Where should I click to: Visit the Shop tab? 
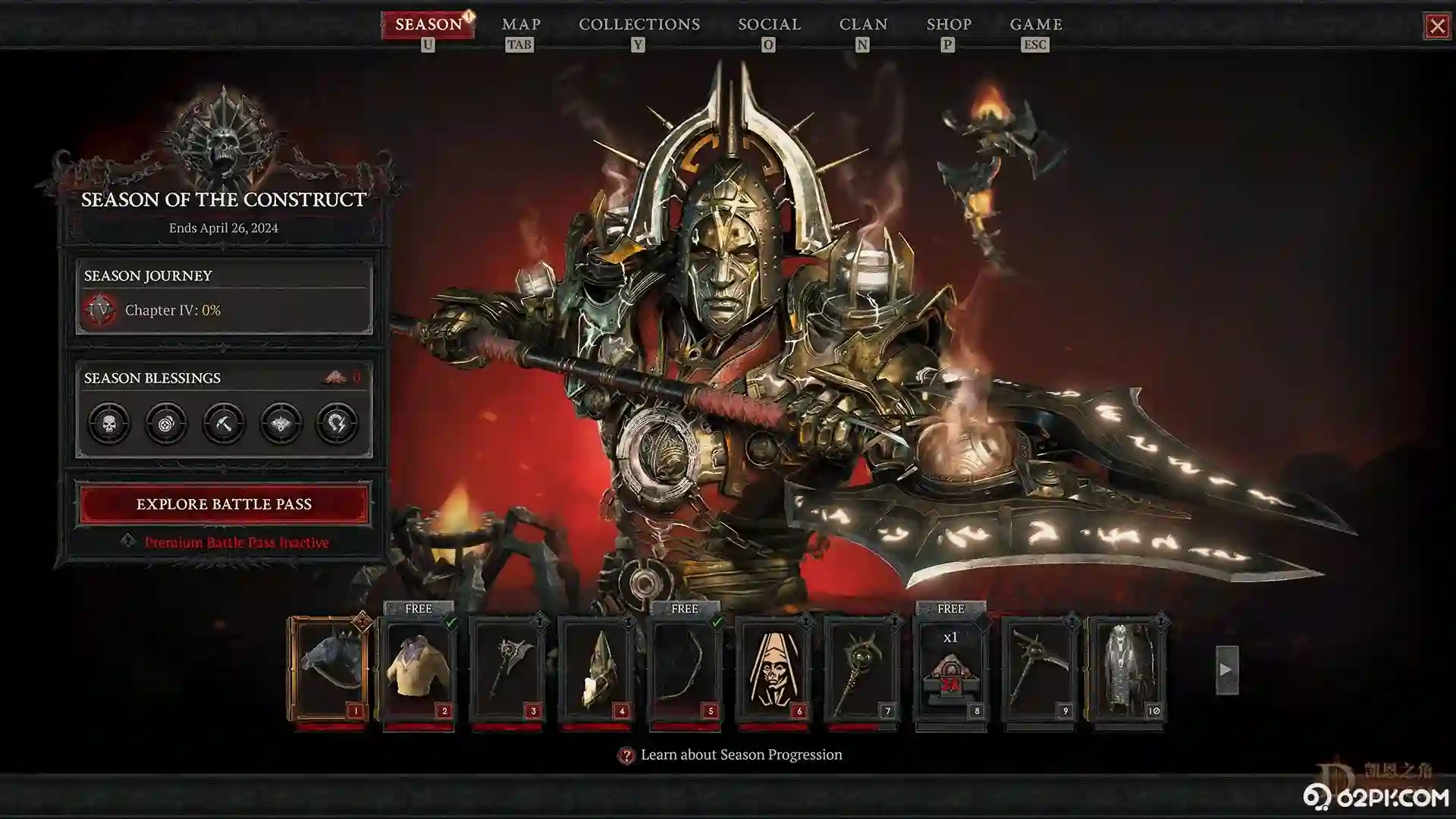[949, 24]
